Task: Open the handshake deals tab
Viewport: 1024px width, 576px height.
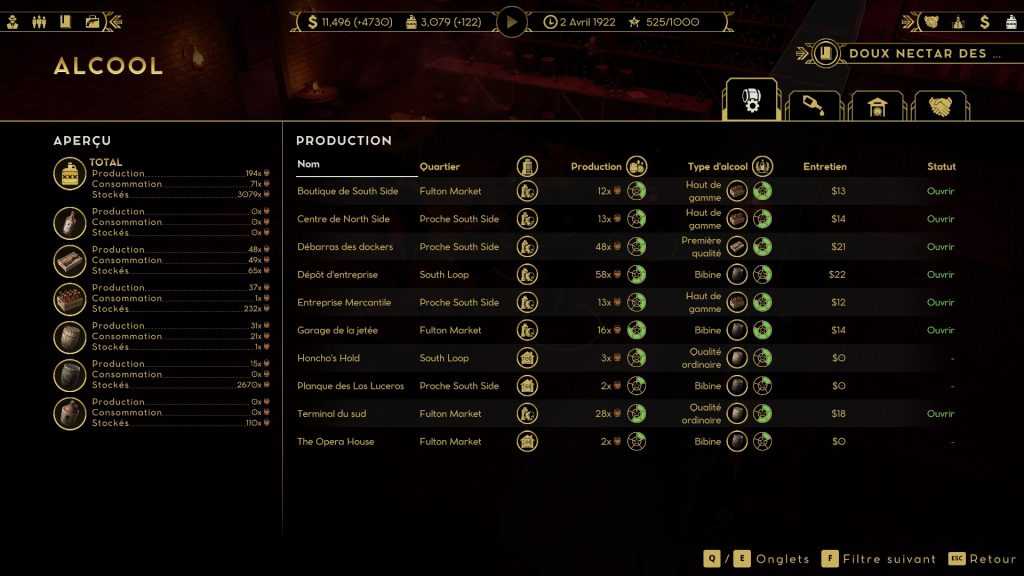Action: pyautogui.click(x=939, y=107)
